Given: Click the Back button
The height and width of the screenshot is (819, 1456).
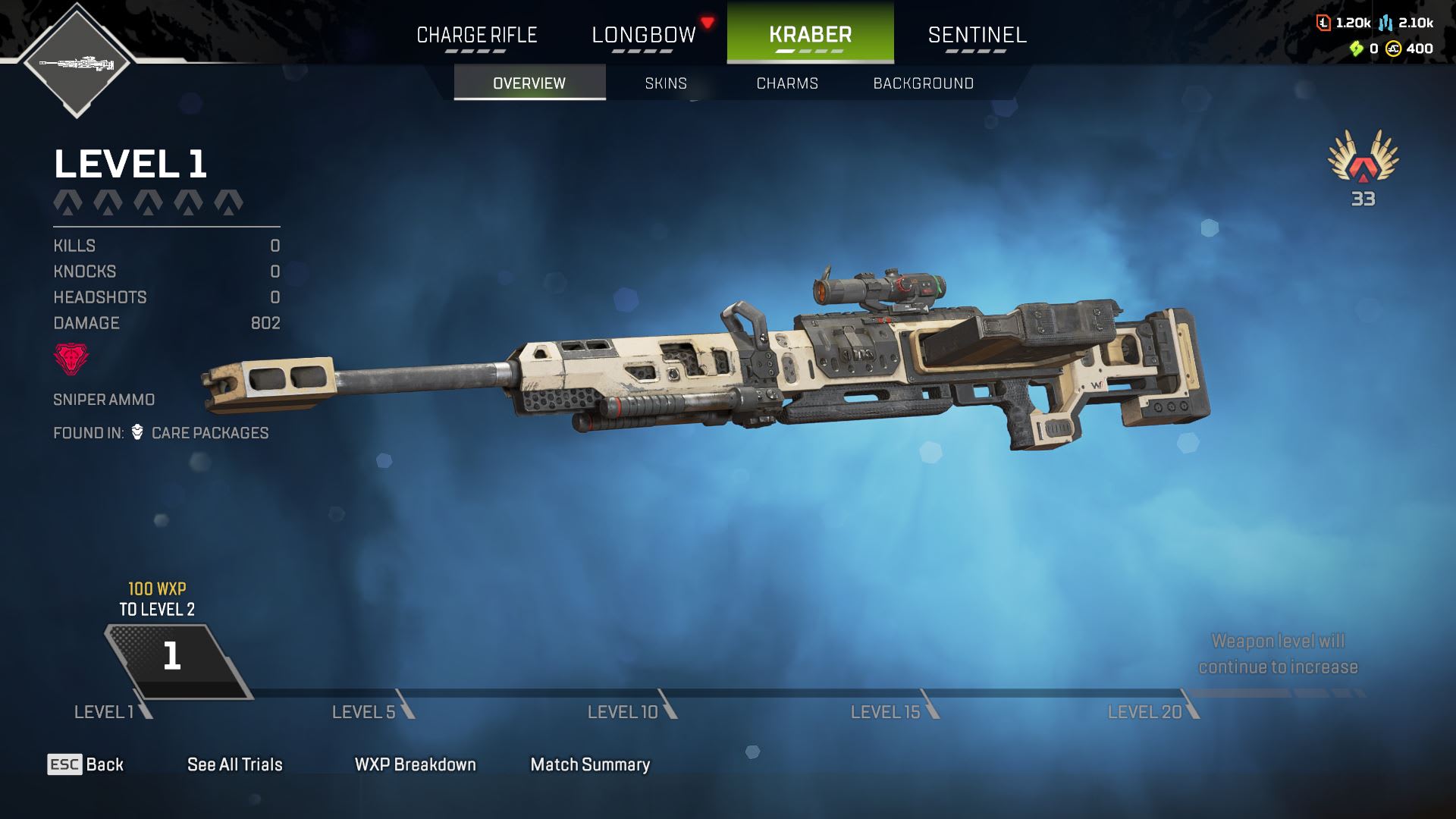Looking at the screenshot, I should [86, 764].
